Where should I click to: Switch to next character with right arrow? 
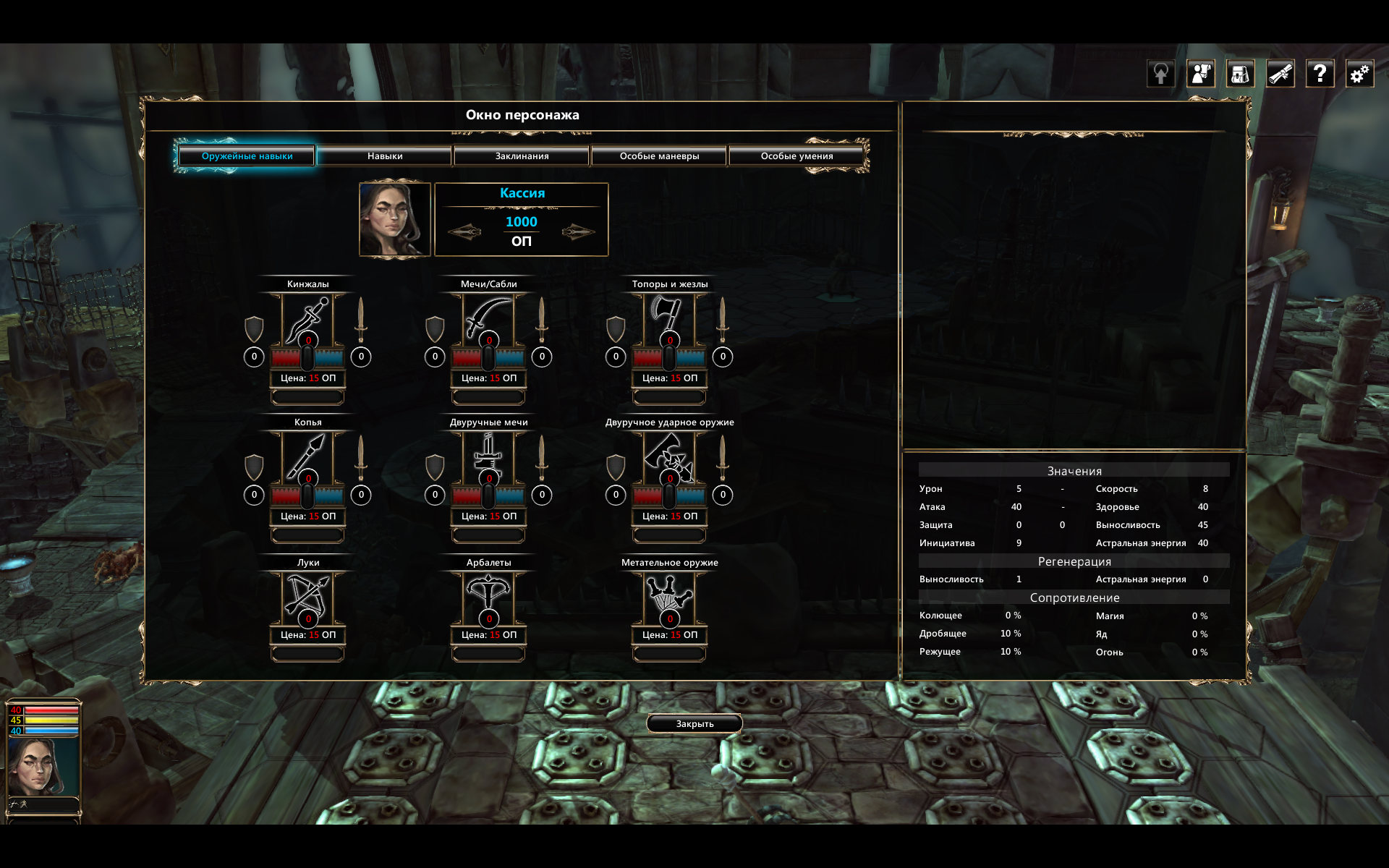pyautogui.click(x=578, y=232)
